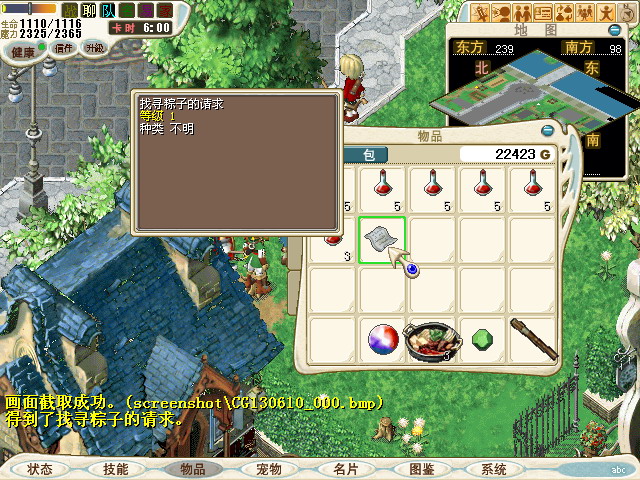640x480 pixels.
Task: Open the 名片 name card menu
Action: click(346, 468)
